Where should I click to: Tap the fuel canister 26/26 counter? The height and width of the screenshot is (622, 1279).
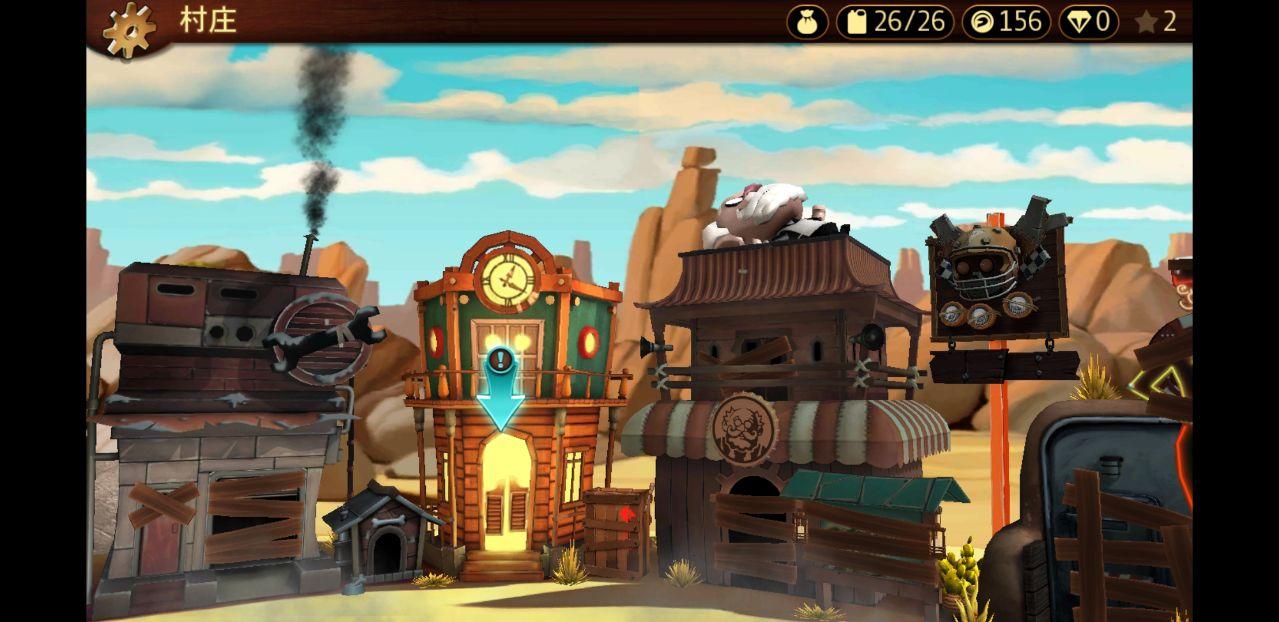pyautogui.click(x=895, y=22)
